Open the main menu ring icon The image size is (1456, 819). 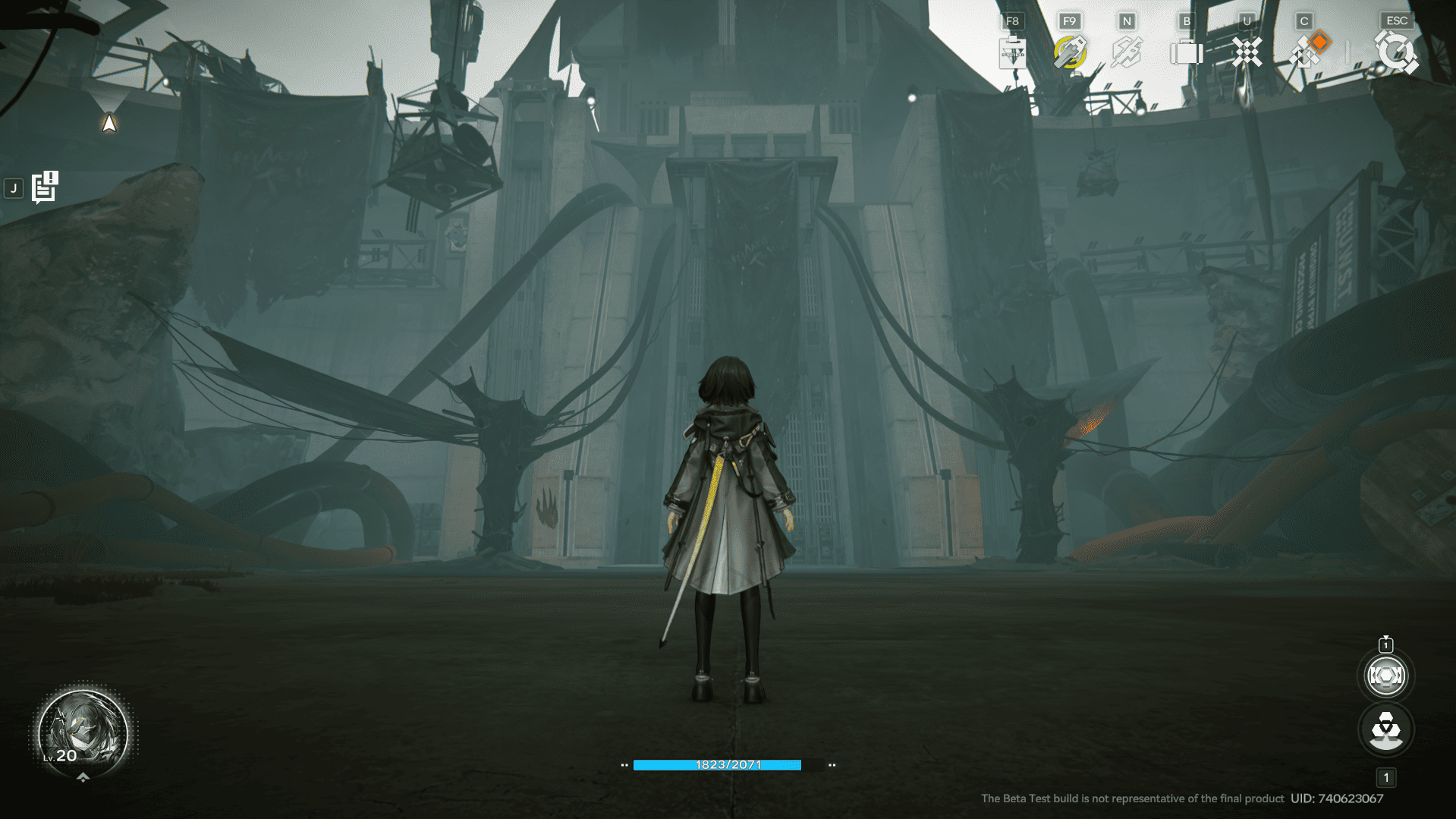coord(1396,52)
